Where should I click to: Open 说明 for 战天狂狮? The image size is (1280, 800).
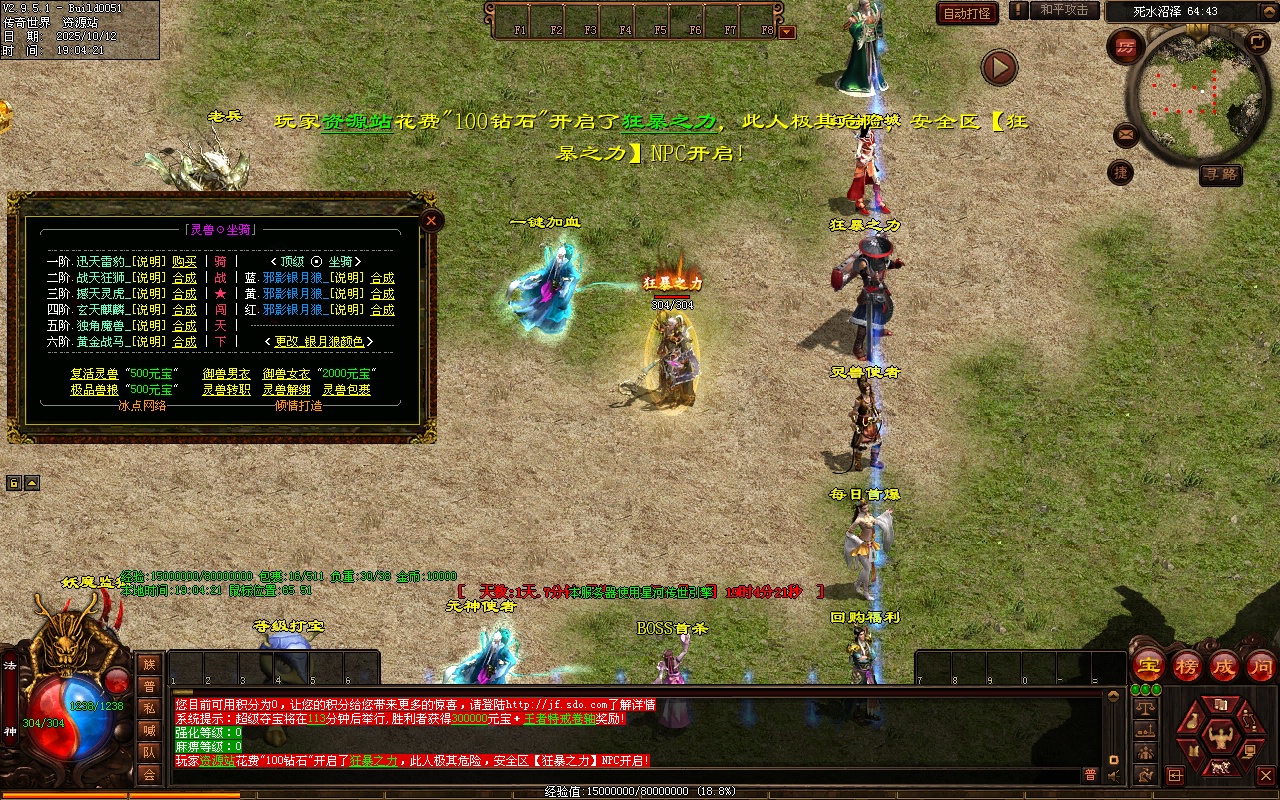(x=150, y=278)
